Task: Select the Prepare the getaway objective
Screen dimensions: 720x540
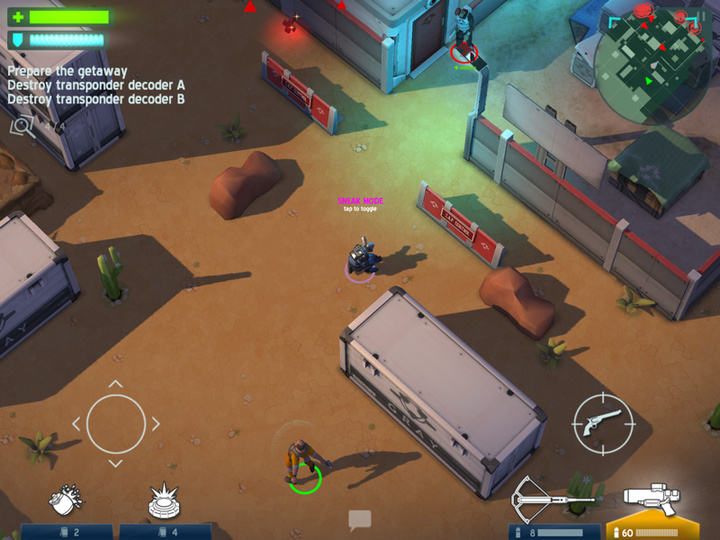Action: [x=68, y=71]
